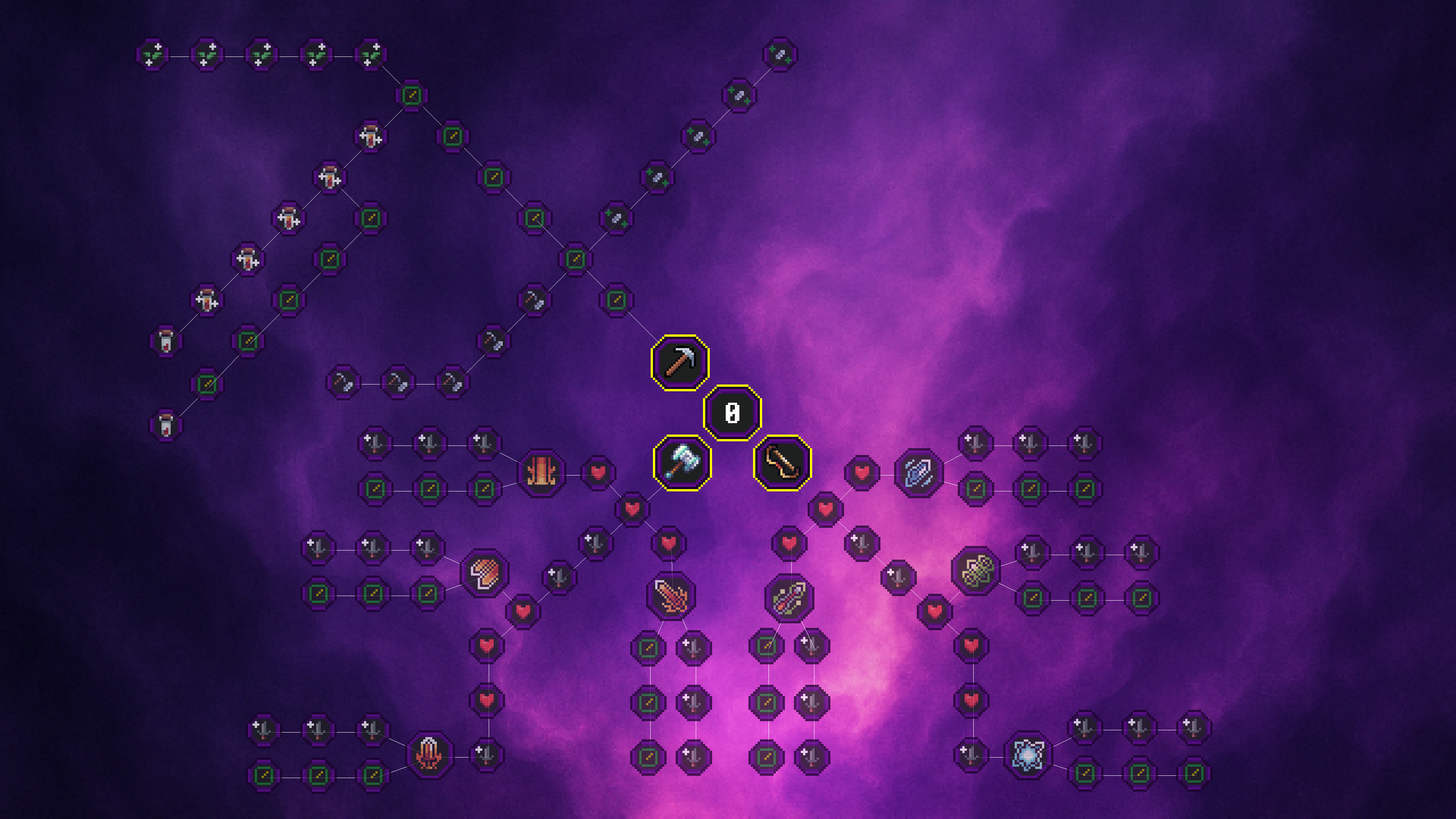Expand the orange gauntlet node bottom left
The image size is (1456, 819).
pyautogui.click(x=428, y=756)
